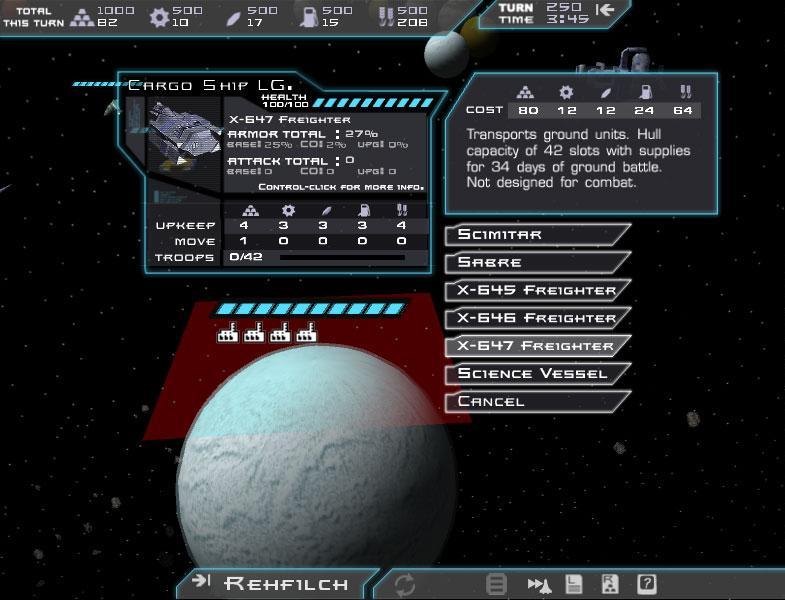The height and width of the screenshot is (600, 785).
Task: Select the X-647 Freighter option
Action: (535, 346)
